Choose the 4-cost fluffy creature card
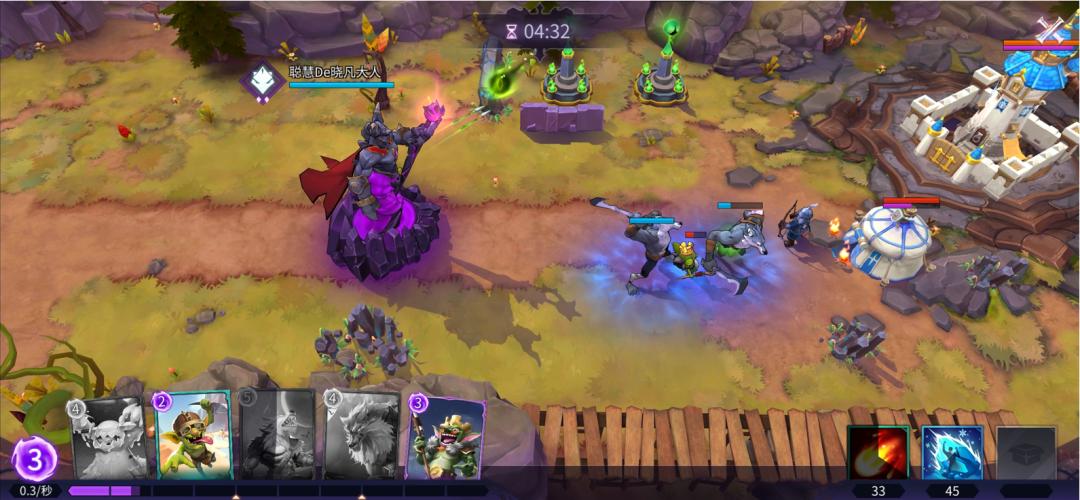The width and height of the screenshot is (1080, 500). click(109, 437)
